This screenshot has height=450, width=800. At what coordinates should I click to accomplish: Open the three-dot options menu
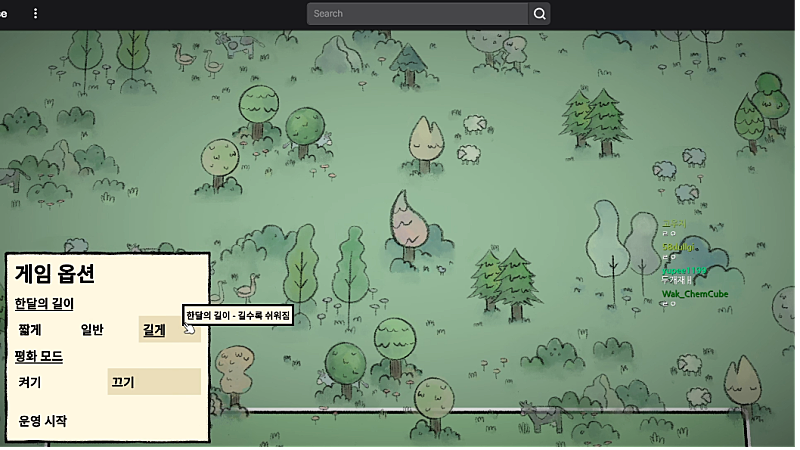[x=36, y=14]
